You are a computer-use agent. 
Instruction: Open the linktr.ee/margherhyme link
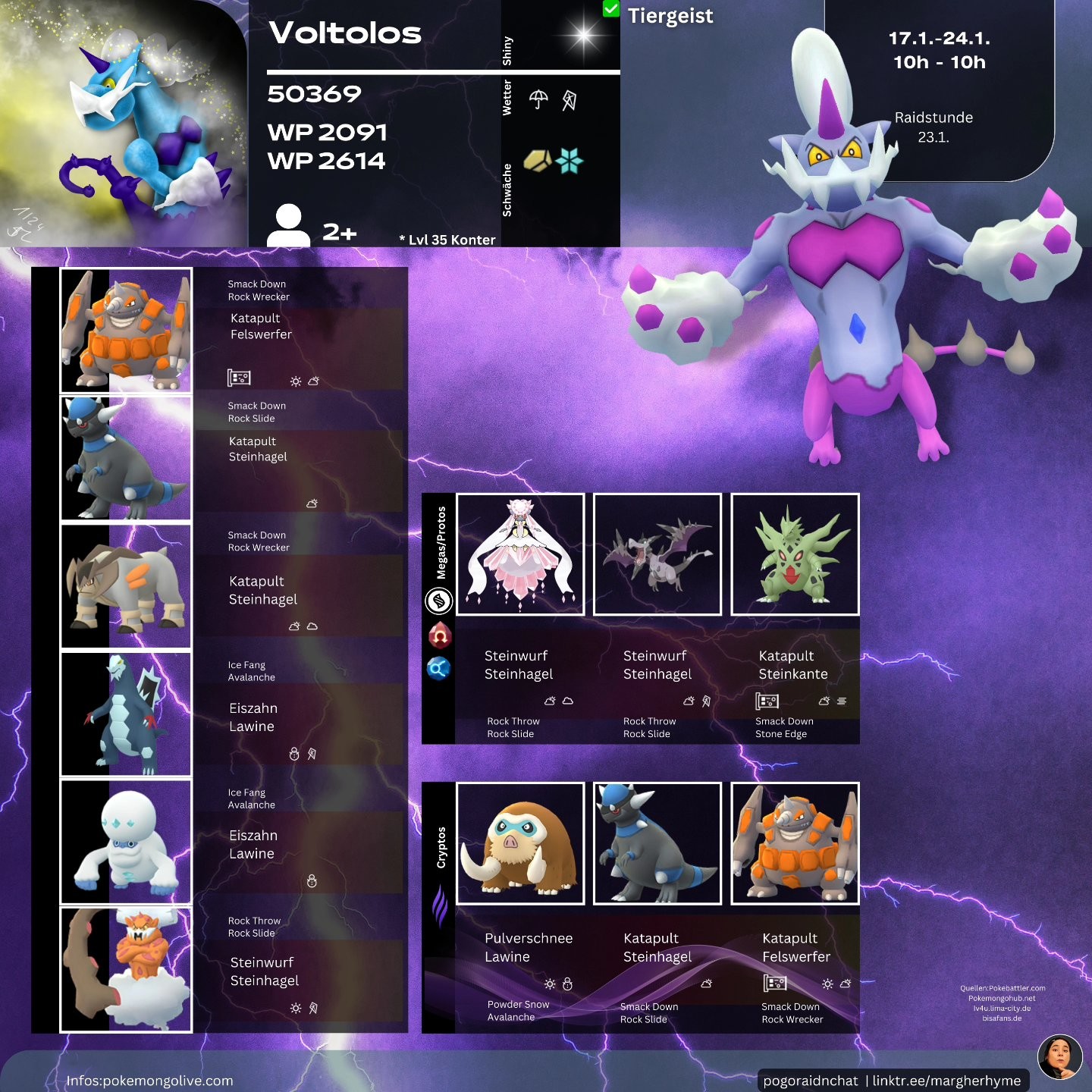[946, 1081]
